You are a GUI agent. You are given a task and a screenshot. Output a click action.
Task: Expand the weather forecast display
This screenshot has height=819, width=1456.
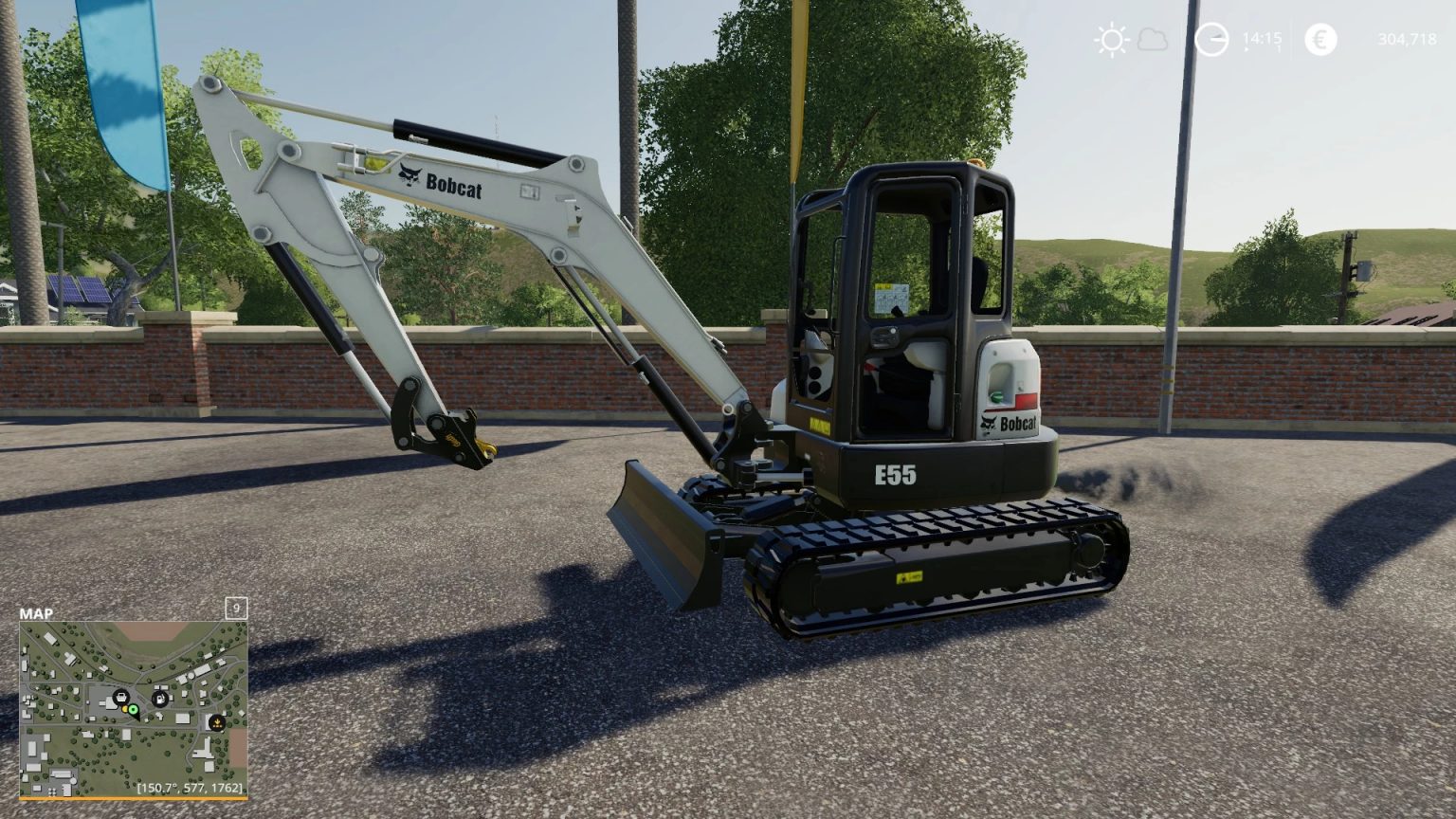pyautogui.click(x=1133, y=39)
